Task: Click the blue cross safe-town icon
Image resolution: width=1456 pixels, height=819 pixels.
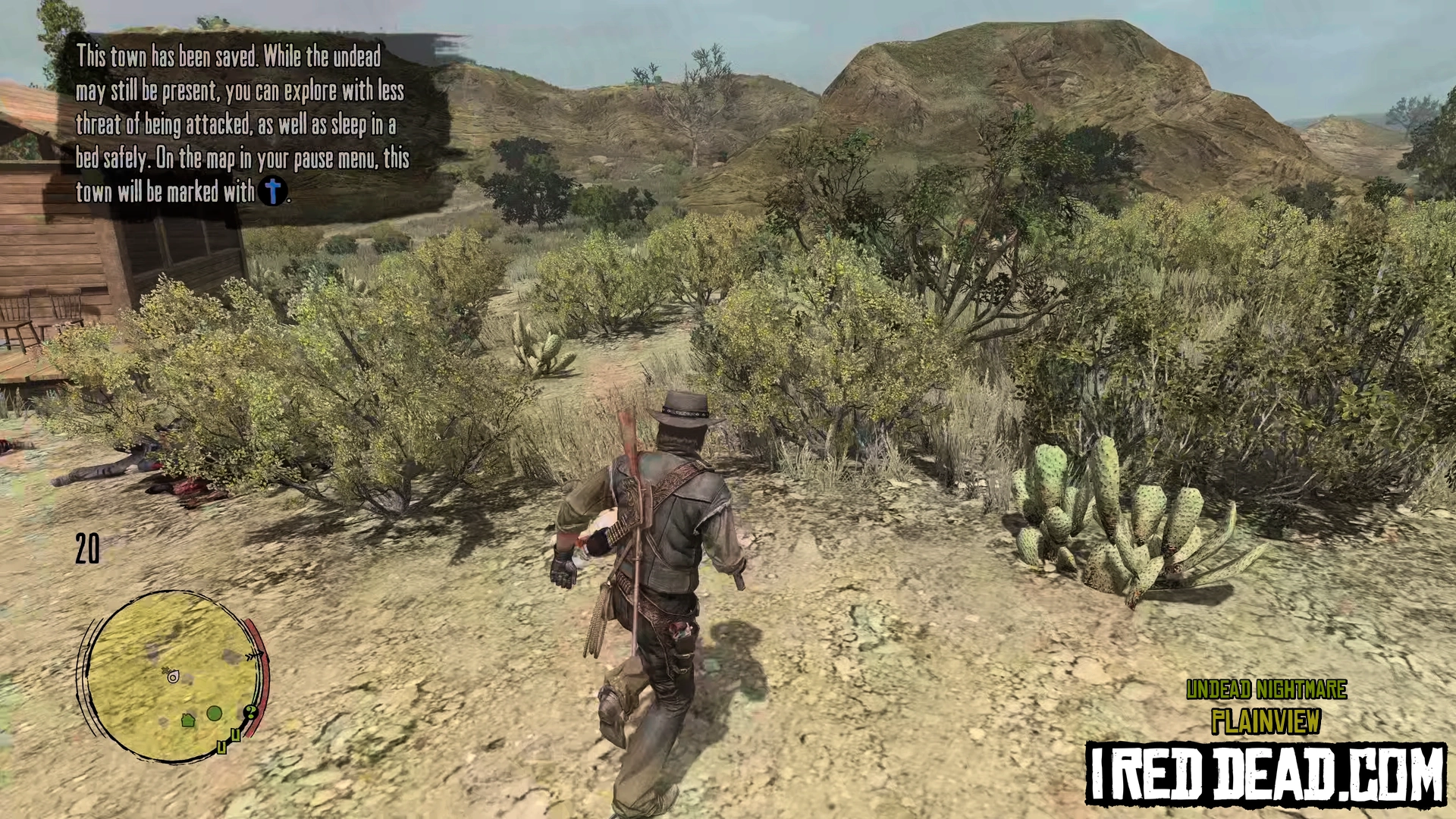Action: tap(272, 191)
